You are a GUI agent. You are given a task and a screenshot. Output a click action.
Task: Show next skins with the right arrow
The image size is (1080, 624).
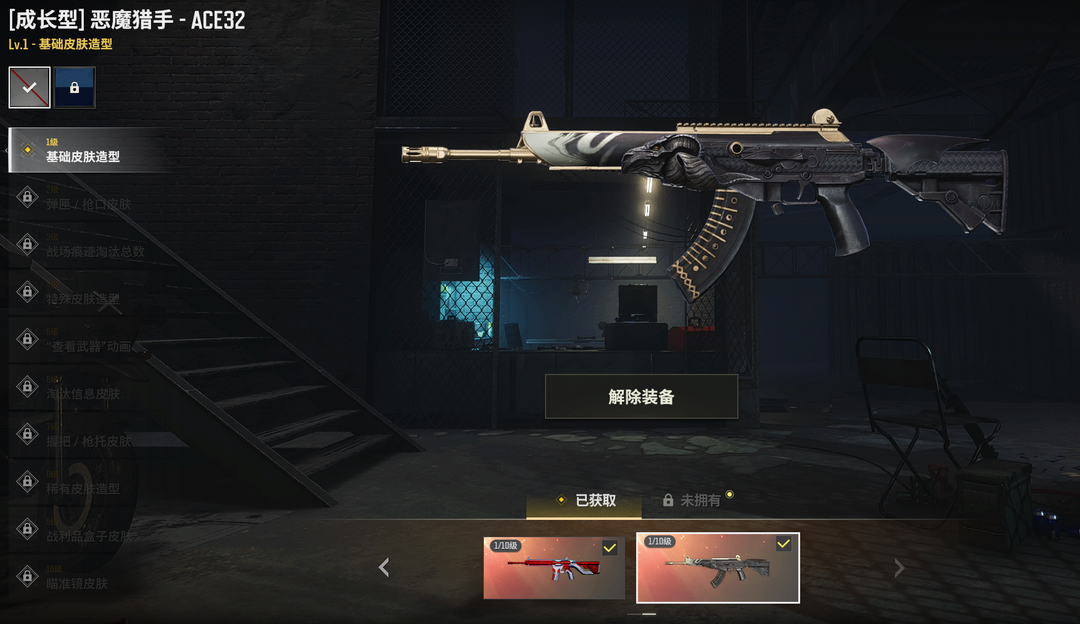899,568
